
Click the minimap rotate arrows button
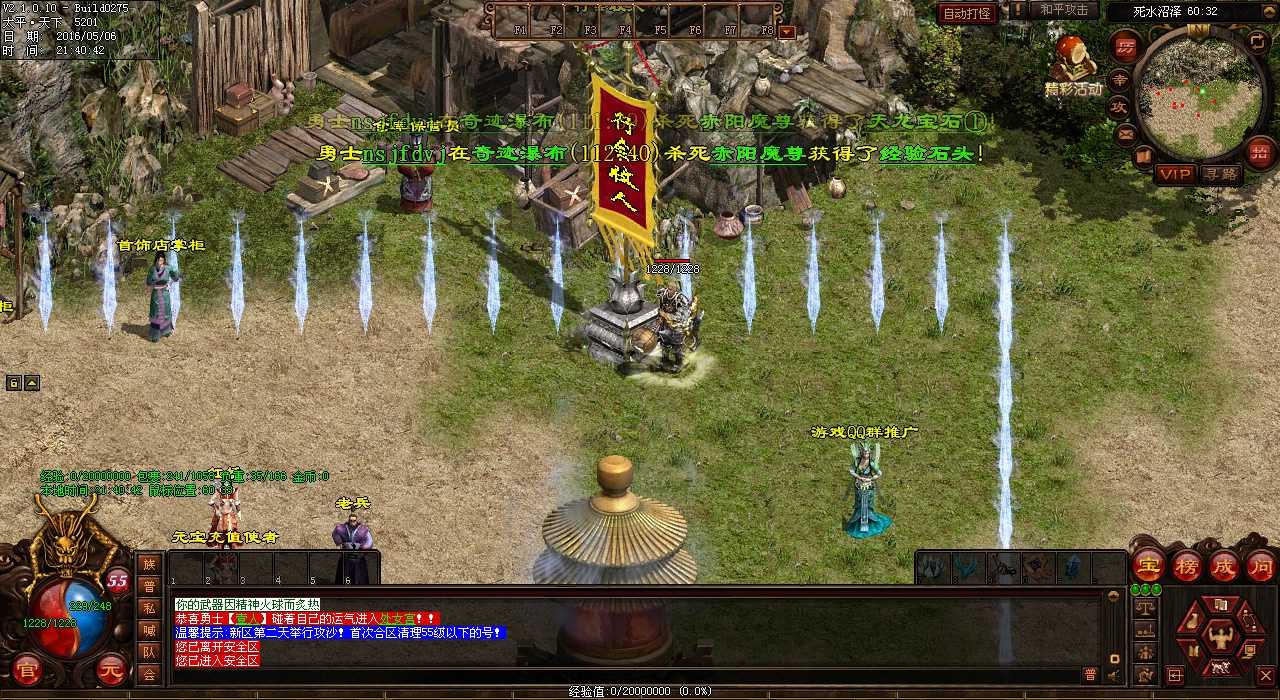pos(1258,42)
